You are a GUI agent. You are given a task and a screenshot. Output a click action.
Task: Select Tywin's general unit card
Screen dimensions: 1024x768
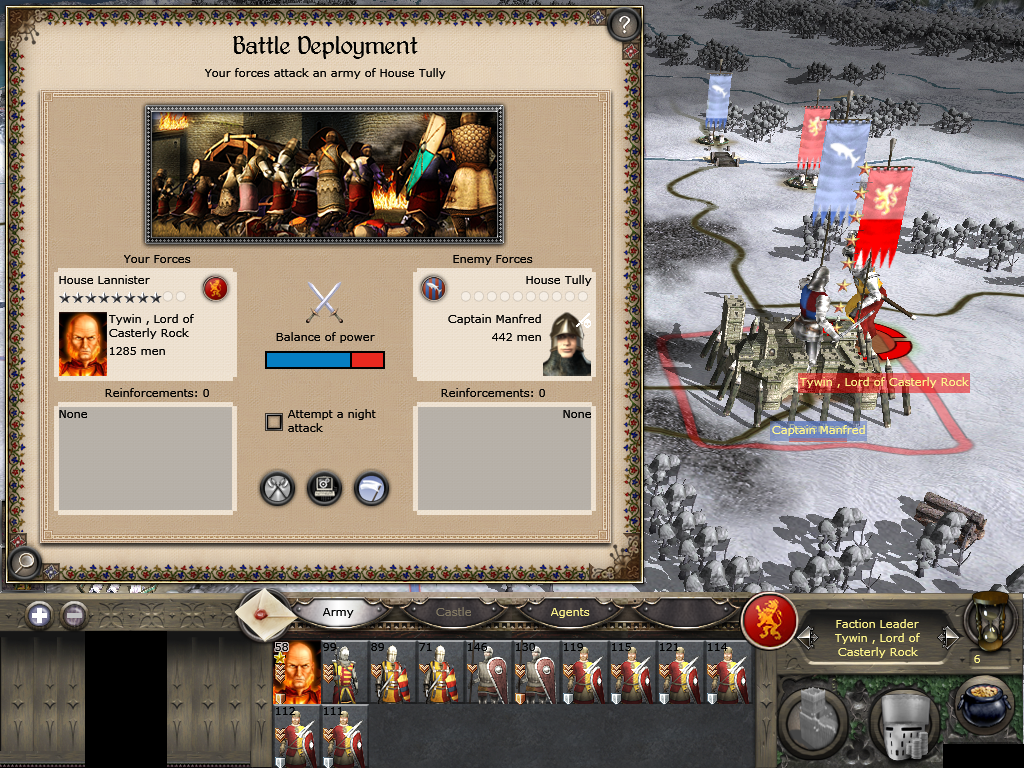coord(296,672)
